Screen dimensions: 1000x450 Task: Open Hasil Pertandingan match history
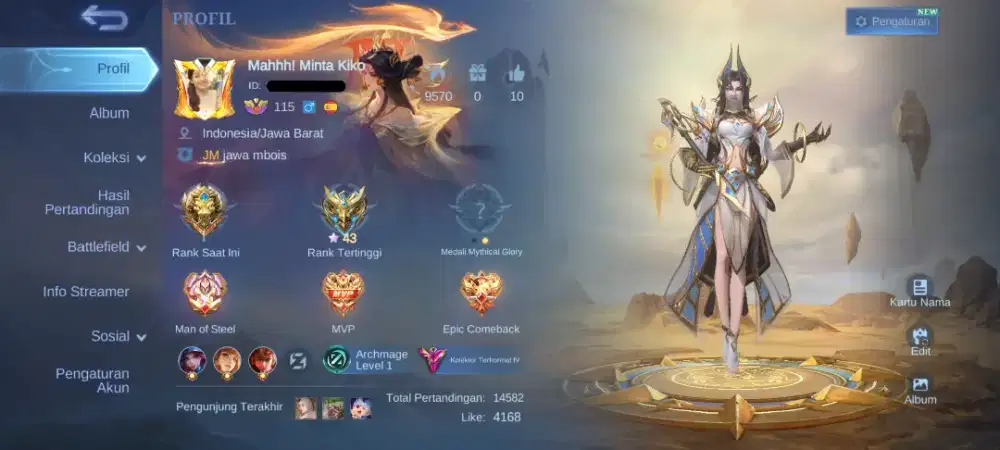[87, 202]
